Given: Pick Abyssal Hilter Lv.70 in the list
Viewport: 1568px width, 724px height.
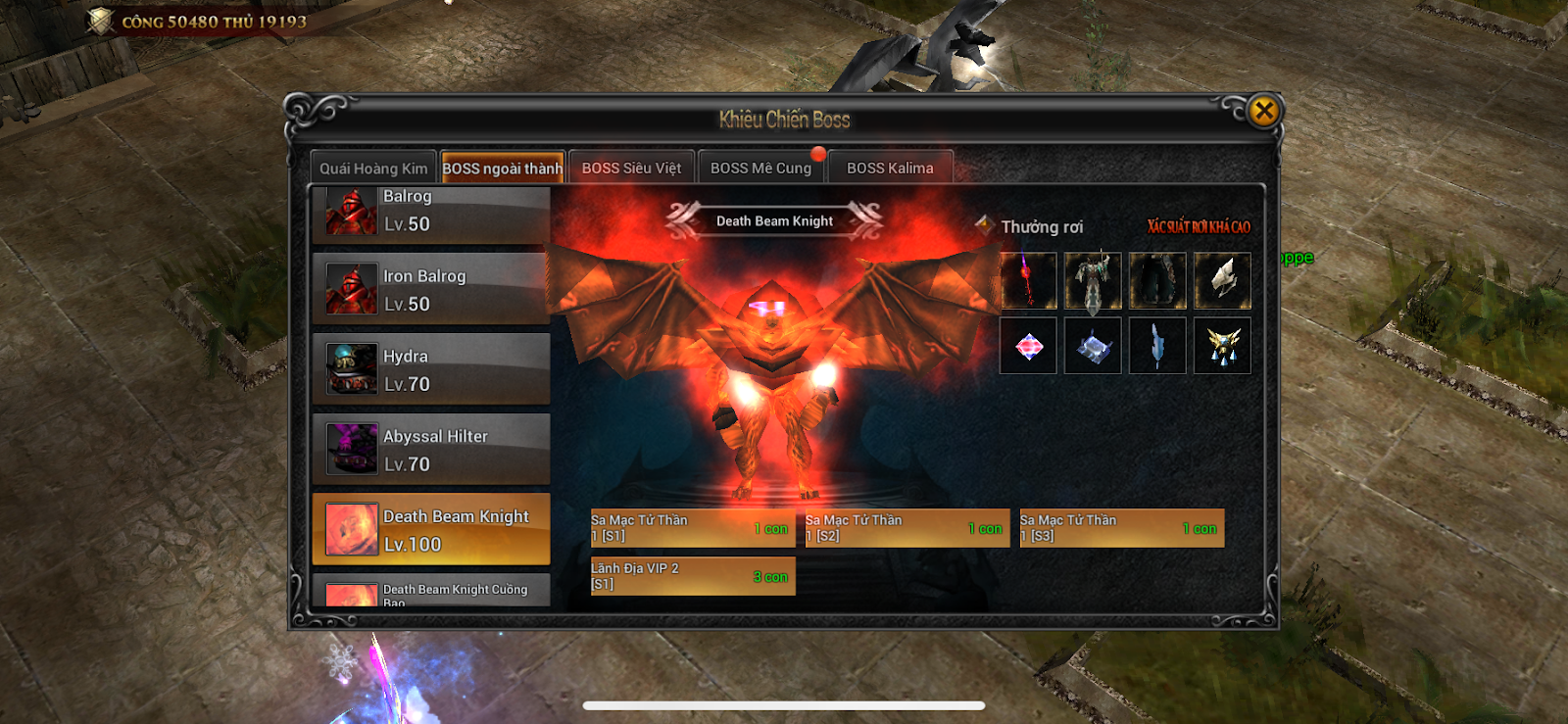Looking at the screenshot, I should coord(431,450).
